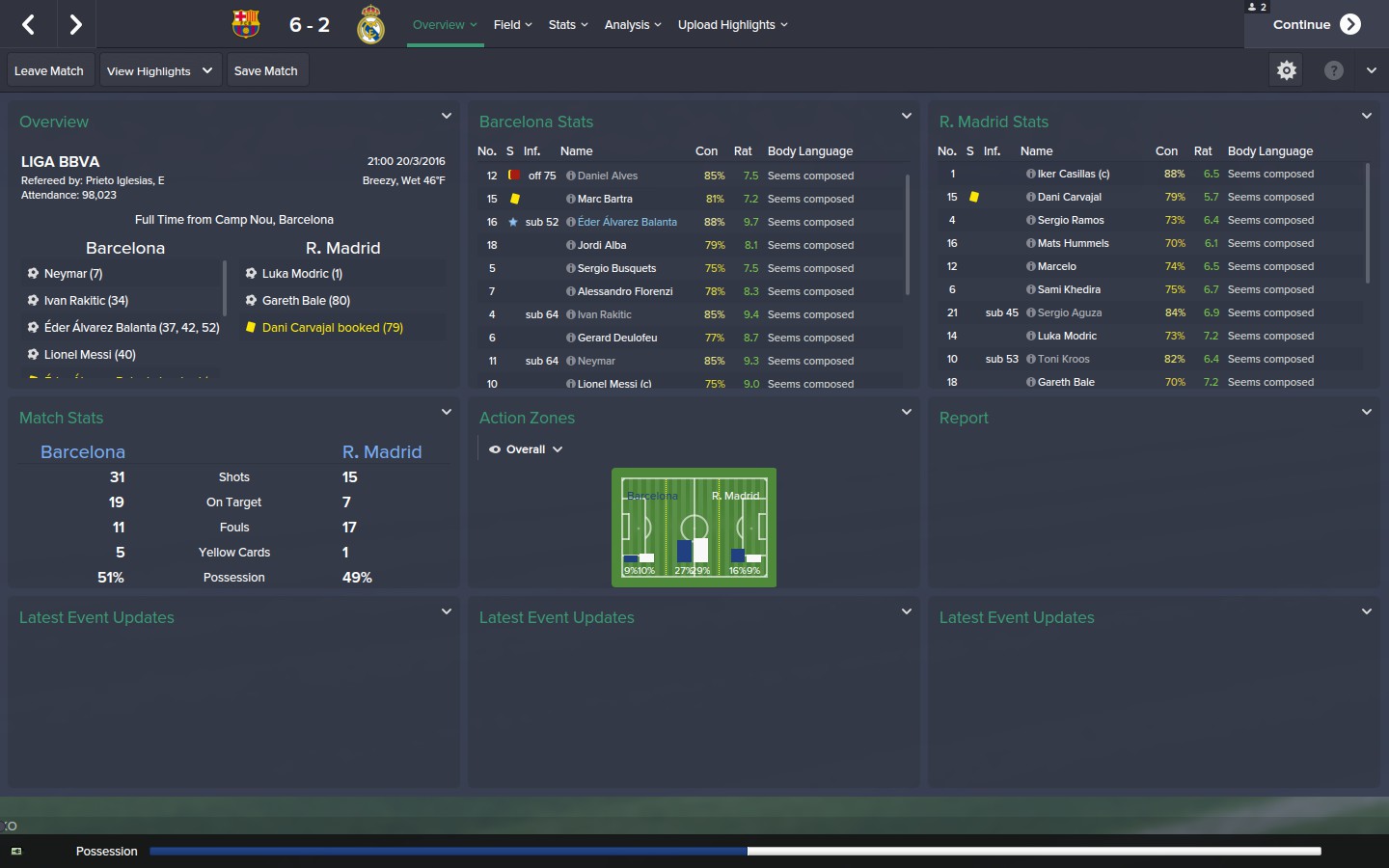Click the Continue button
This screenshot has width=1389, height=868.
click(1316, 25)
